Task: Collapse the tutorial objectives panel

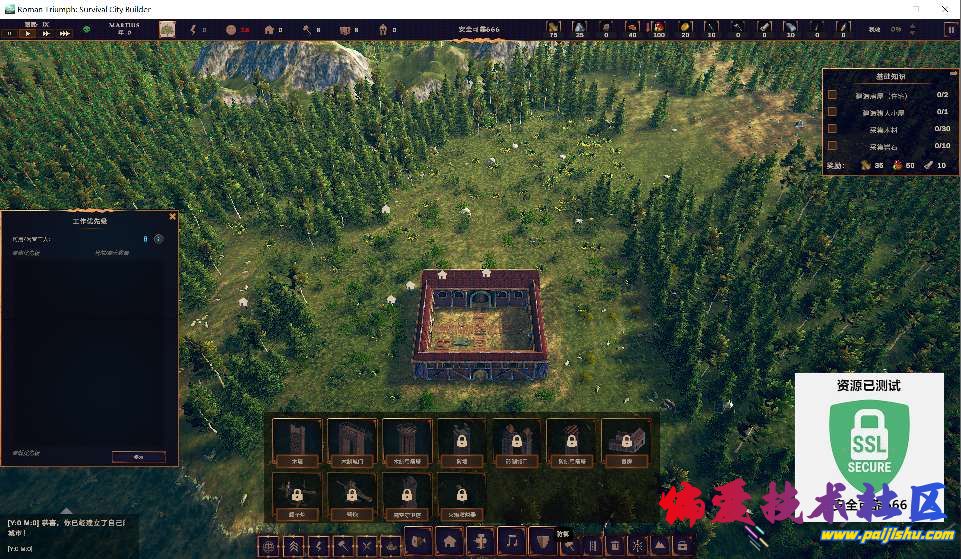Action: click(953, 73)
